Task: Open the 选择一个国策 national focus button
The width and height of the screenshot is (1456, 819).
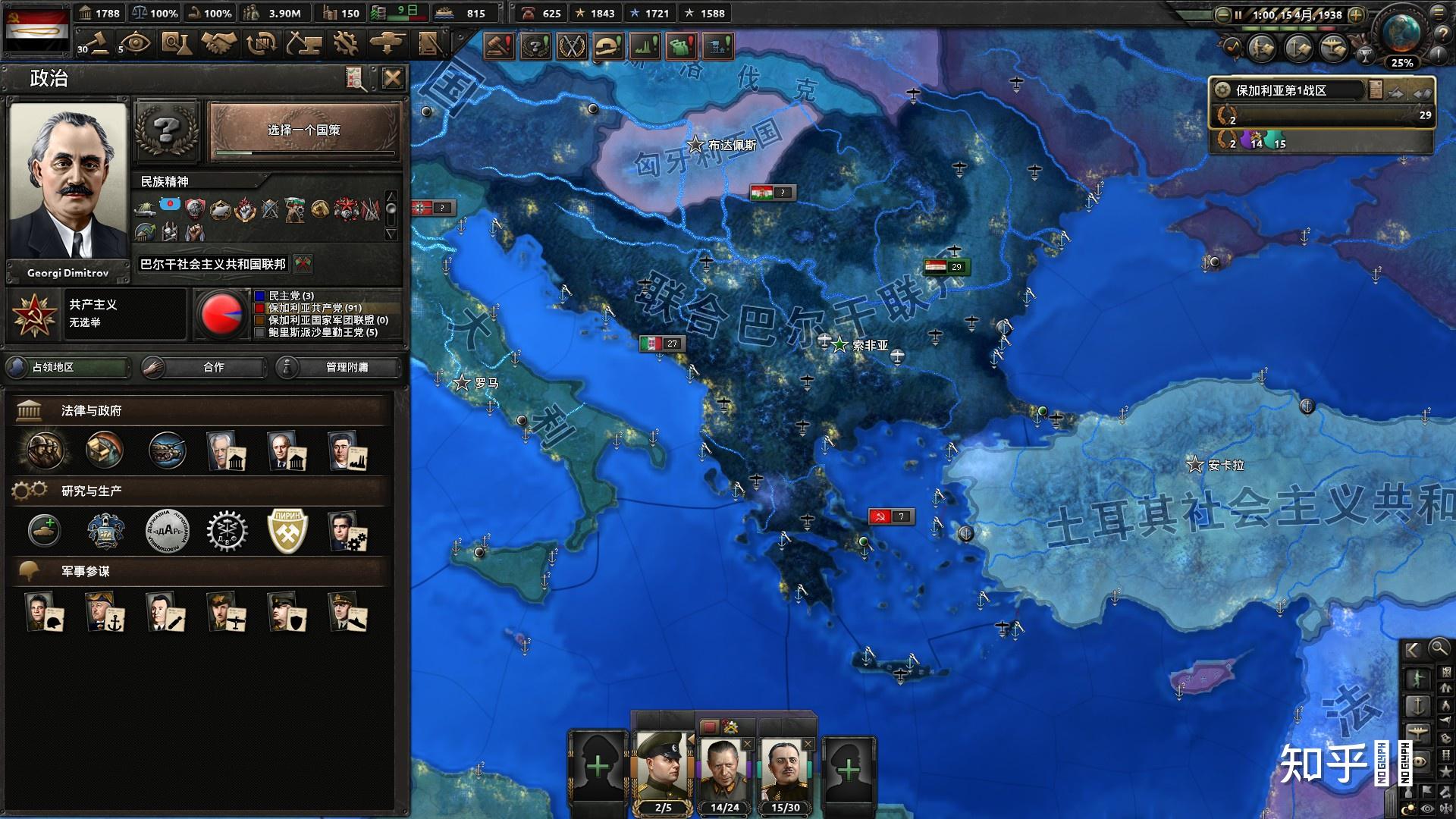Action: [x=304, y=131]
